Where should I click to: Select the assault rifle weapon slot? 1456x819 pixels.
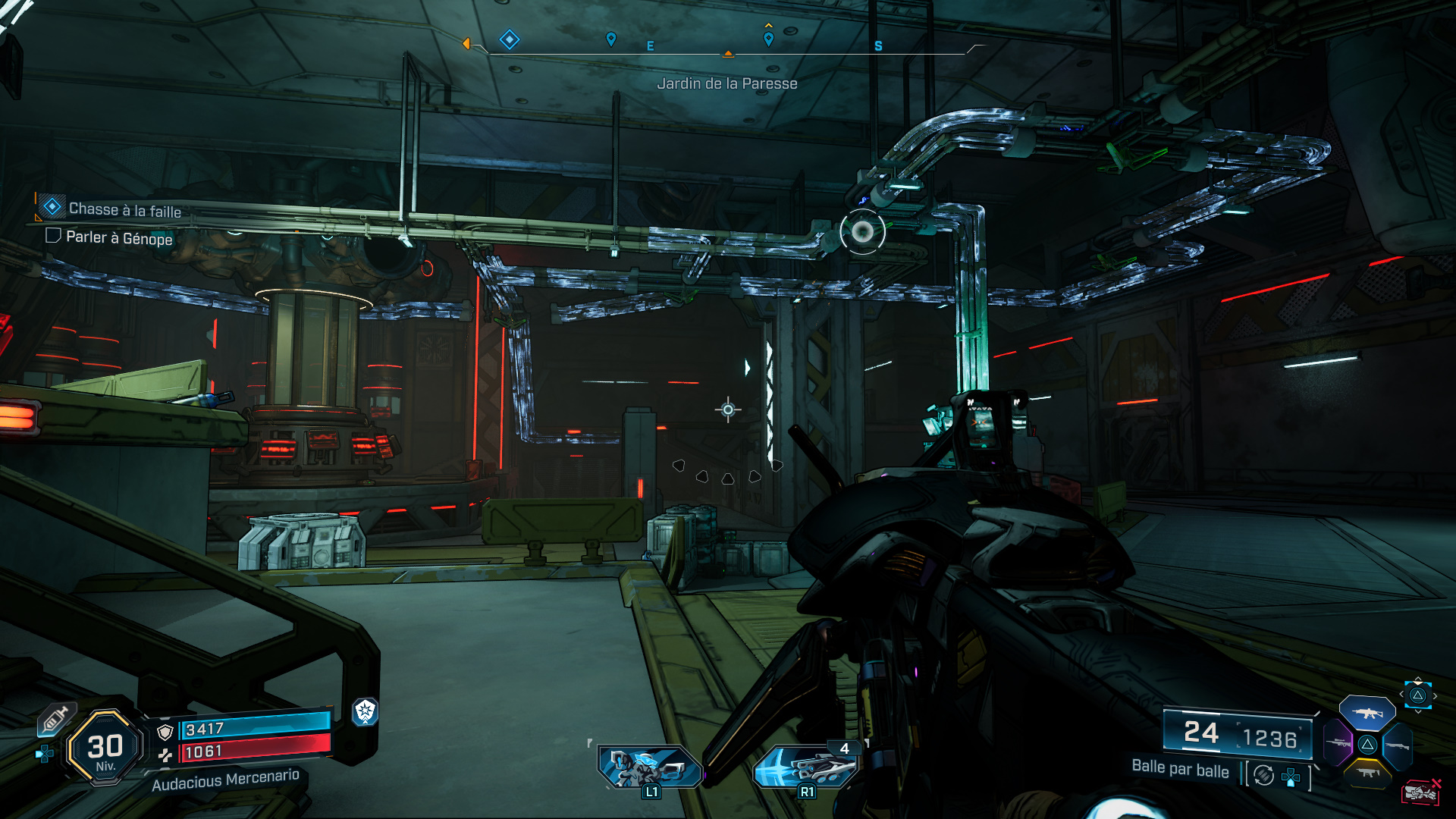(x=1367, y=713)
